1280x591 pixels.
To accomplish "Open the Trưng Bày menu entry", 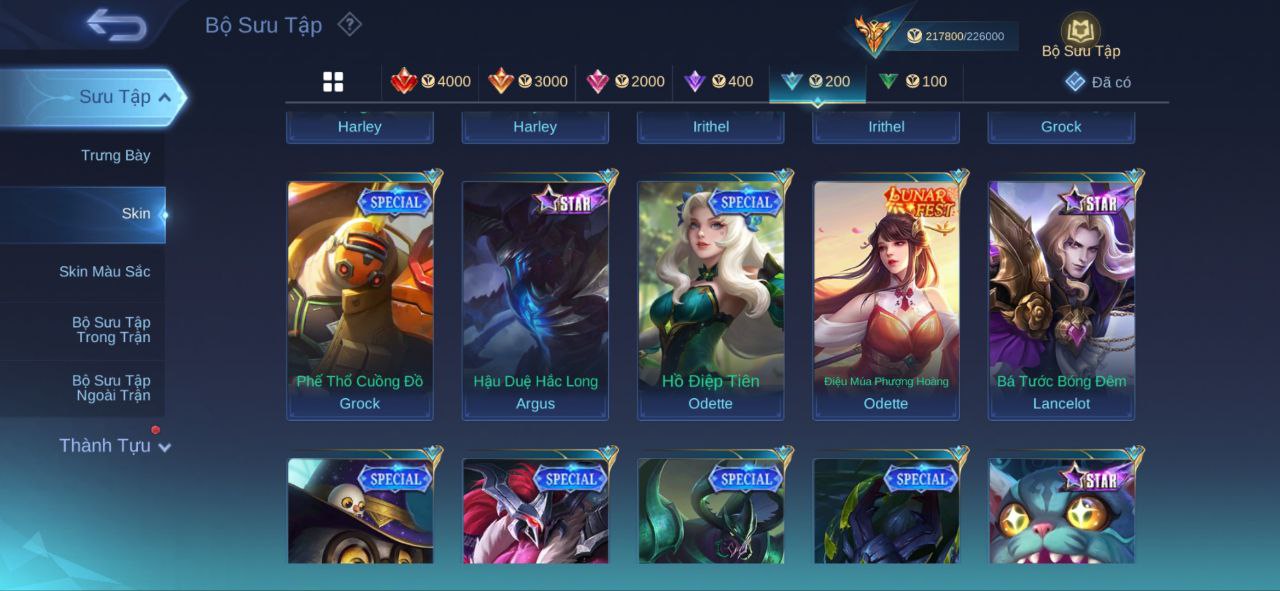I will (115, 155).
